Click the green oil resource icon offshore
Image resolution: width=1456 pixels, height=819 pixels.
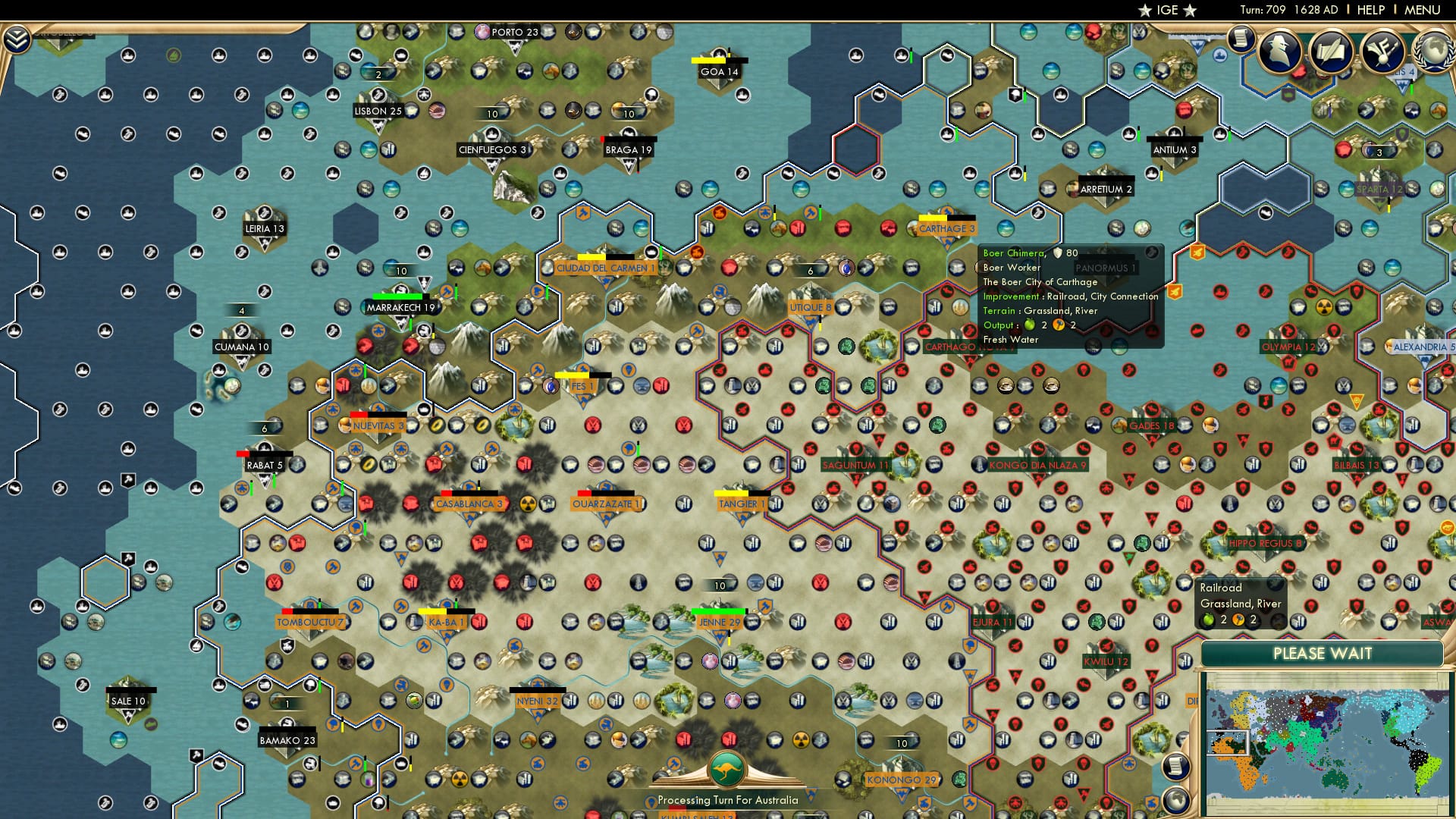tap(173, 55)
